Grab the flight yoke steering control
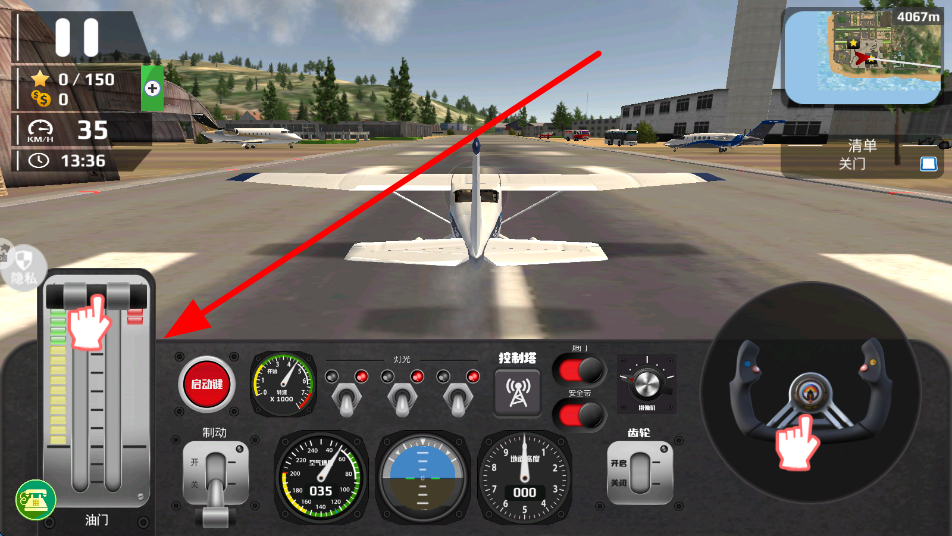The width and height of the screenshot is (952, 536). pos(803,400)
